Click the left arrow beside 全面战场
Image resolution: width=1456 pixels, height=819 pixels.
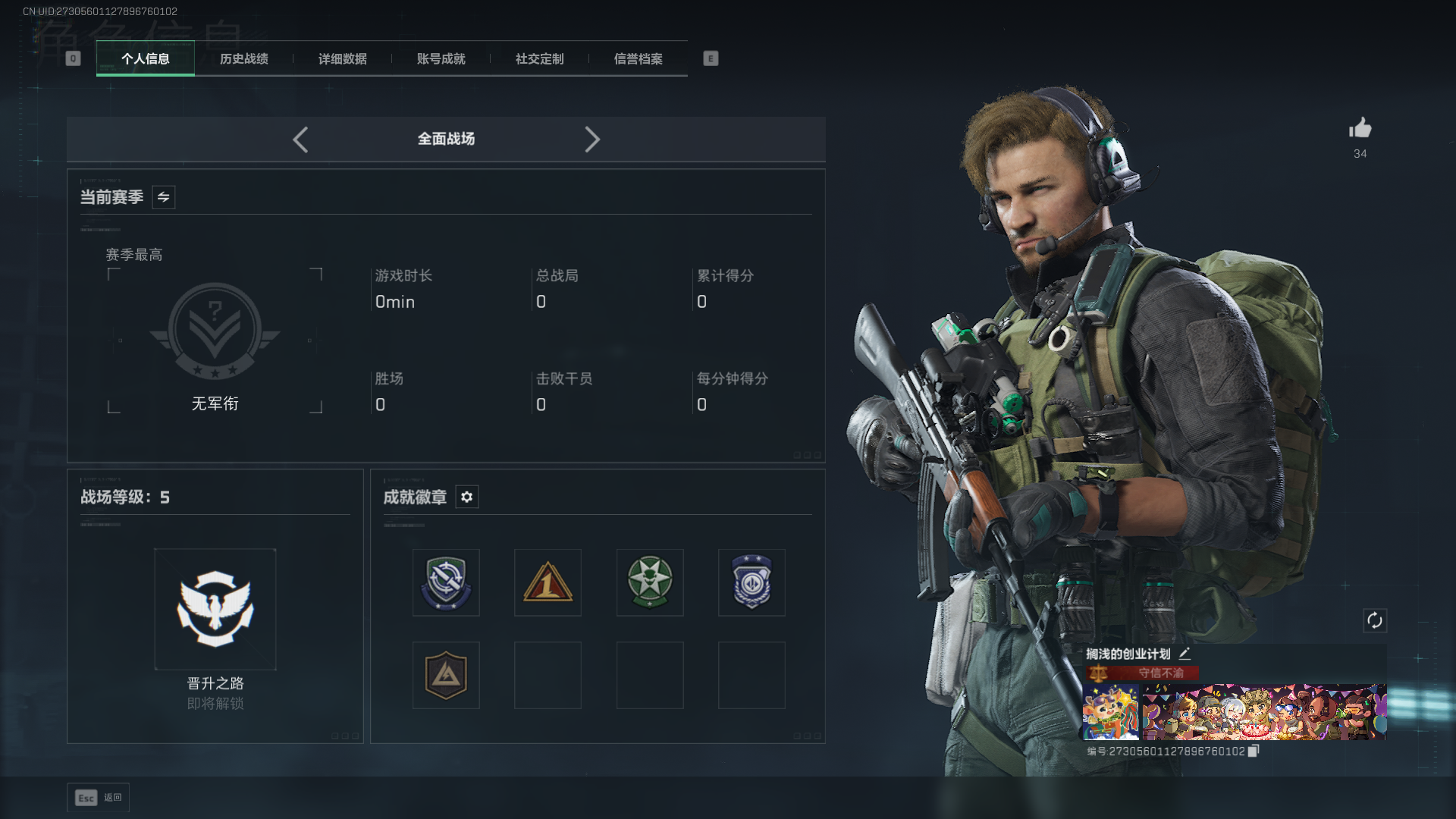pyautogui.click(x=300, y=140)
